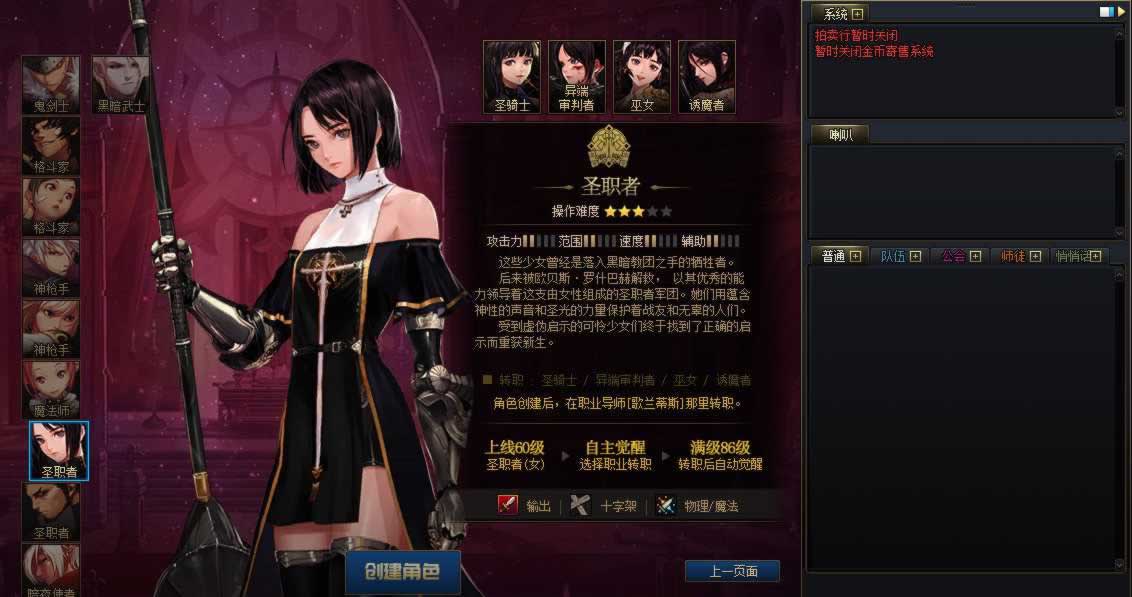Pick the 魔法师 class portrait
Image resolution: width=1132 pixels, height=597 pixels.
pyautogui.click(x=51, y=389)
